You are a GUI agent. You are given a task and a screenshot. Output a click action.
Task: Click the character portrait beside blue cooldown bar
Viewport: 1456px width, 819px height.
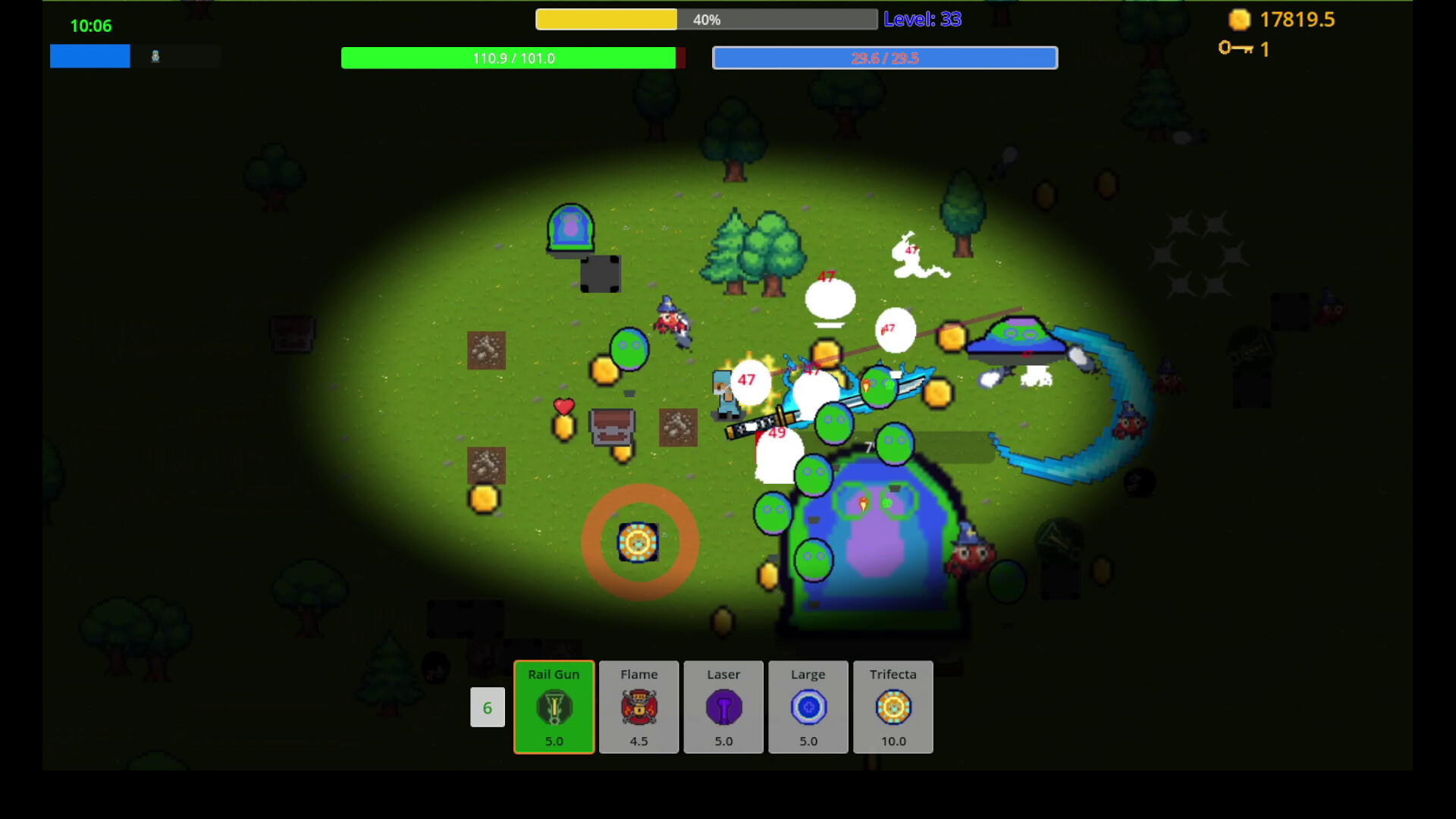tap(155, 55)
